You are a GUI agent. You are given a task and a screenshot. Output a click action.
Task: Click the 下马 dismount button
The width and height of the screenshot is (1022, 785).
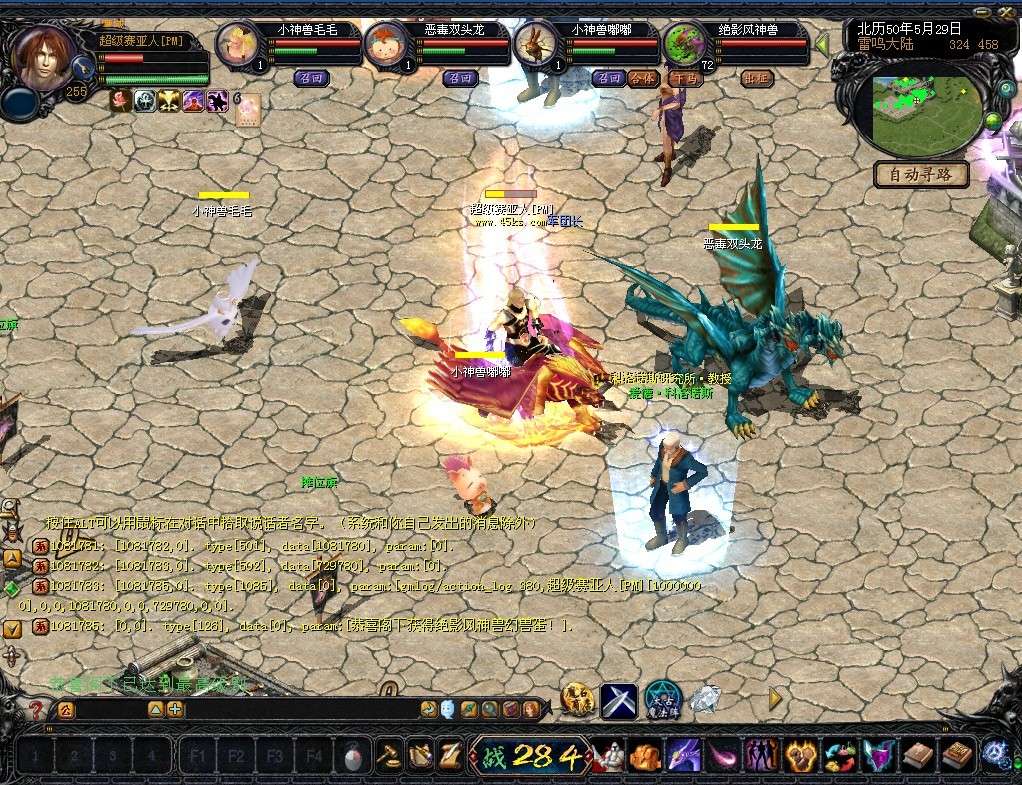[686, 78]
